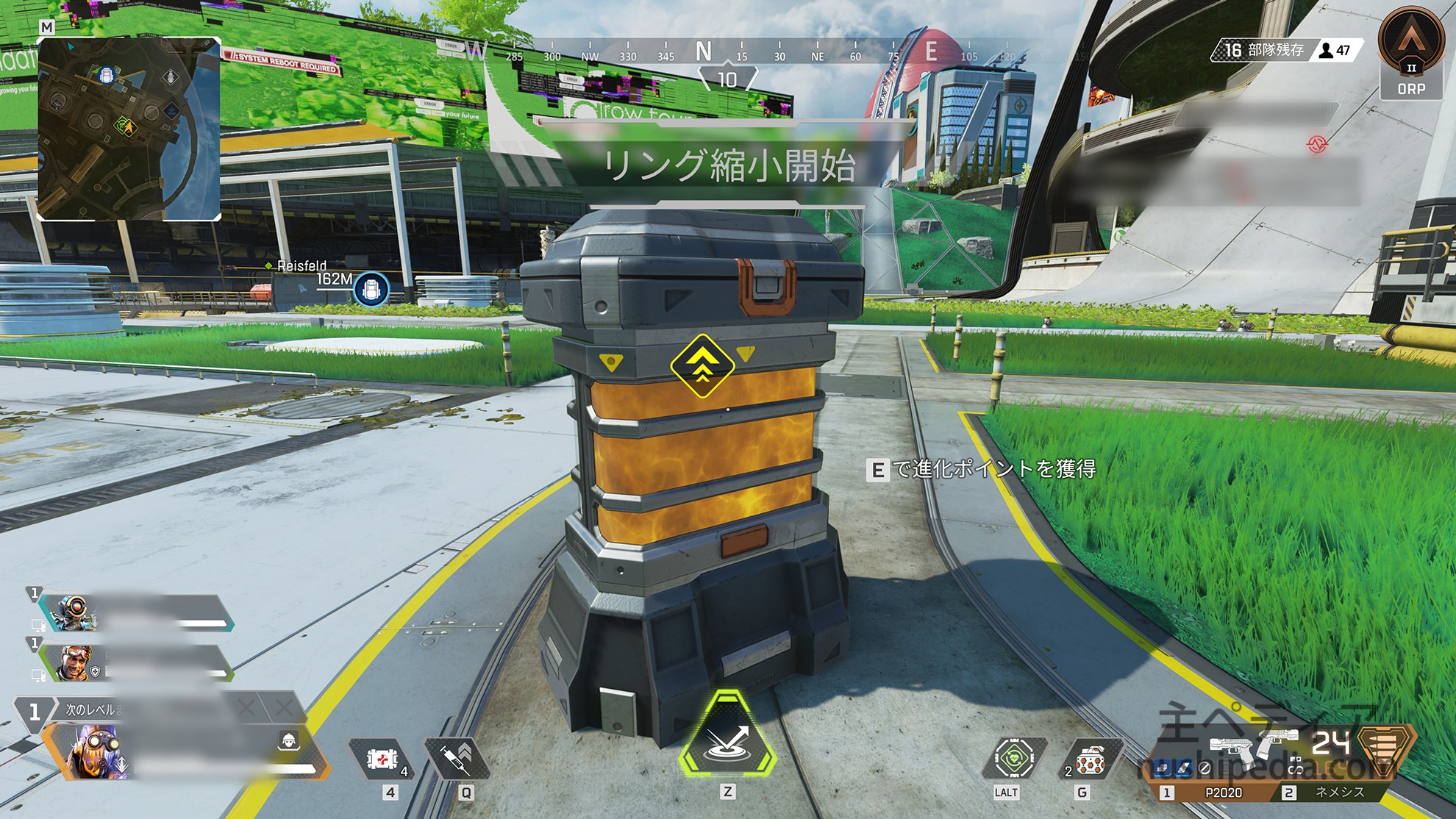Click the Reisfeld backpack ping marker
1456x819 pixels.
click(x=371, y=290)
